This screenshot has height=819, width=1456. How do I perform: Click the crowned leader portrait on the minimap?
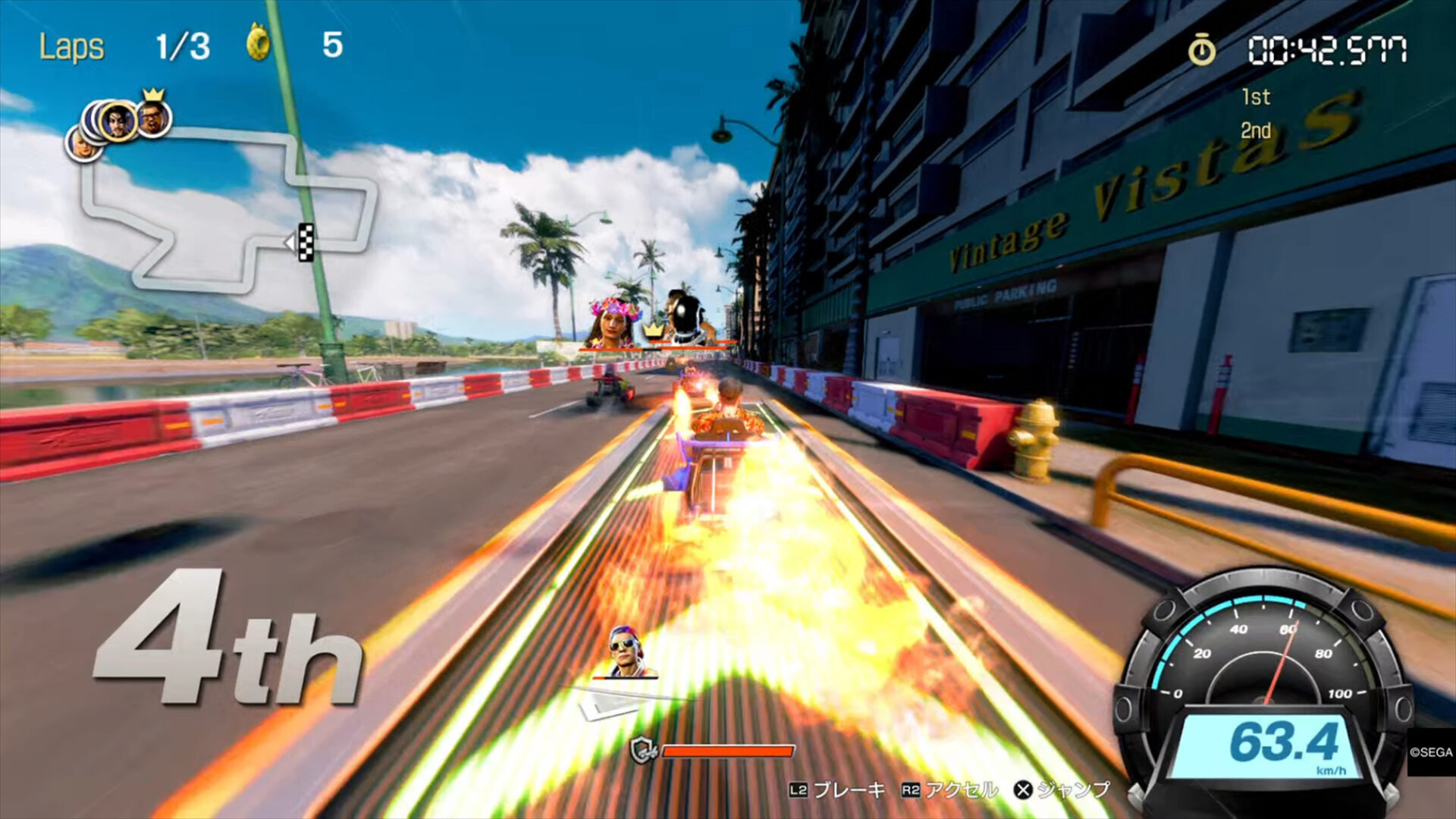[x=154, y=118]
